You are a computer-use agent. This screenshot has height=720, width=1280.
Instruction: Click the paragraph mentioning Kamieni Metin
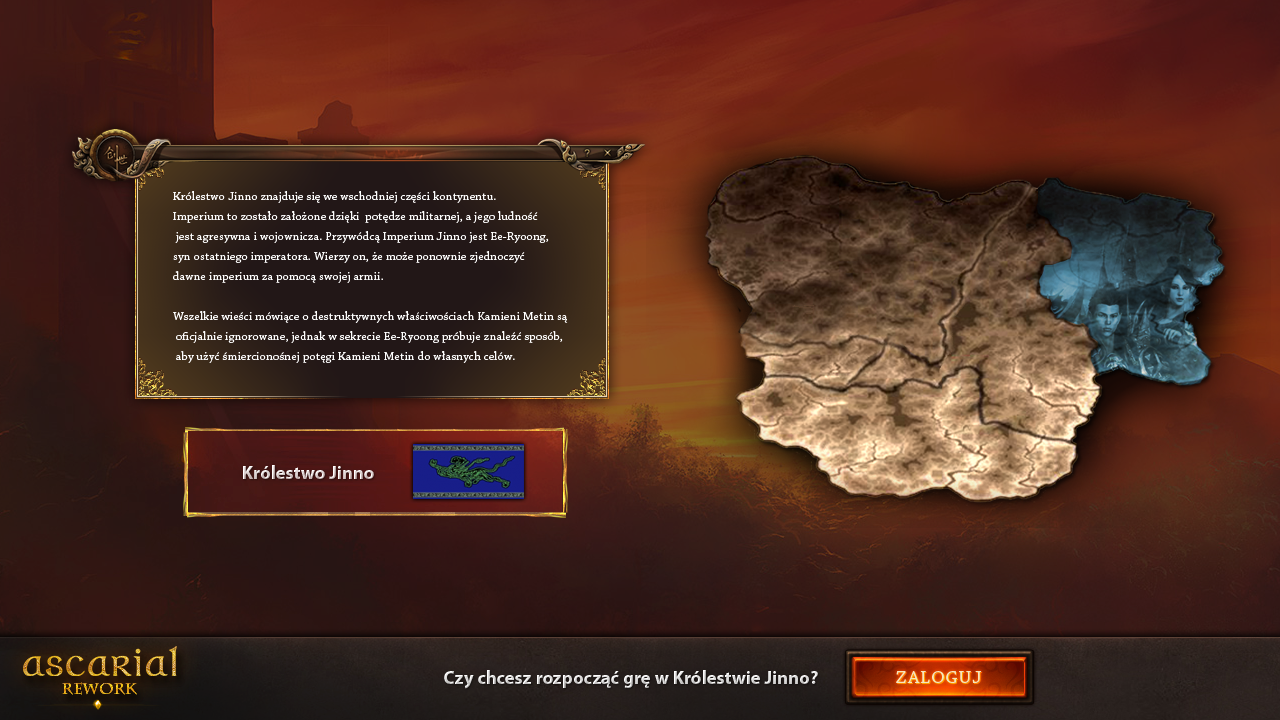[370, 335]
